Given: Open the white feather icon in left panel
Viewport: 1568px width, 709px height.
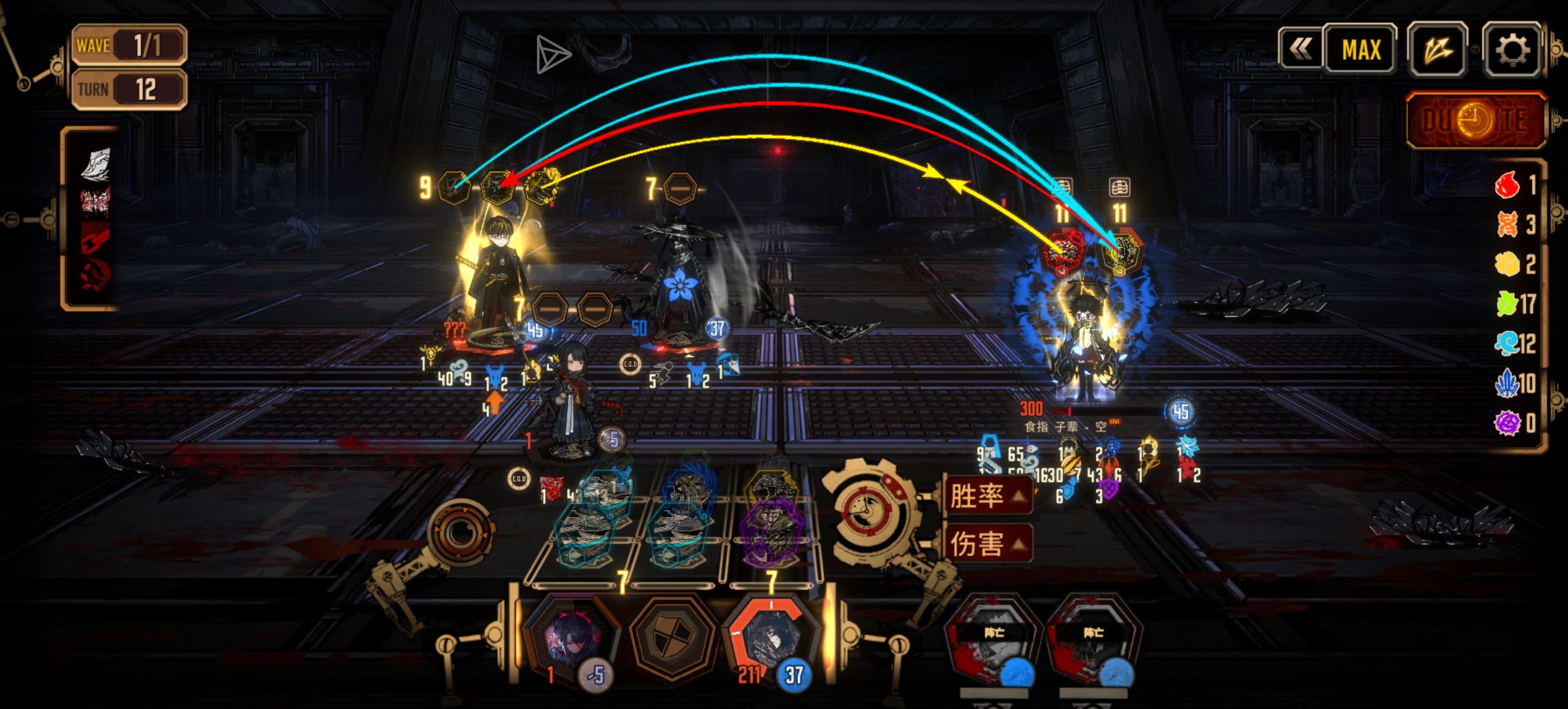Looking at the screenshot, I should point(96,163).
